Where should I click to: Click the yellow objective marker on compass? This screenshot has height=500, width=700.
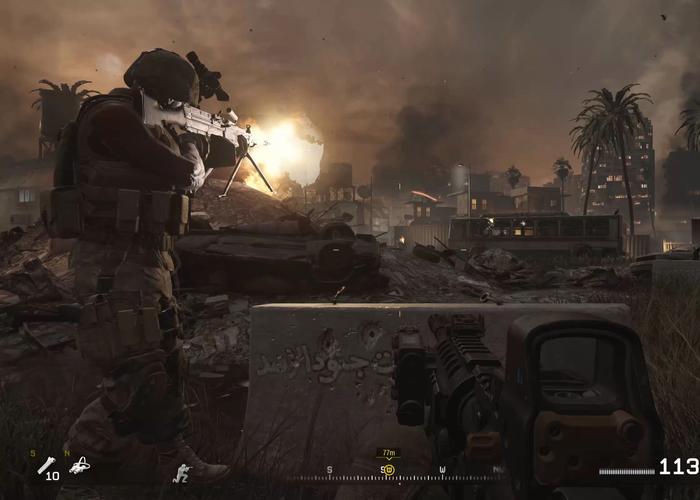[x=389, y=469]
